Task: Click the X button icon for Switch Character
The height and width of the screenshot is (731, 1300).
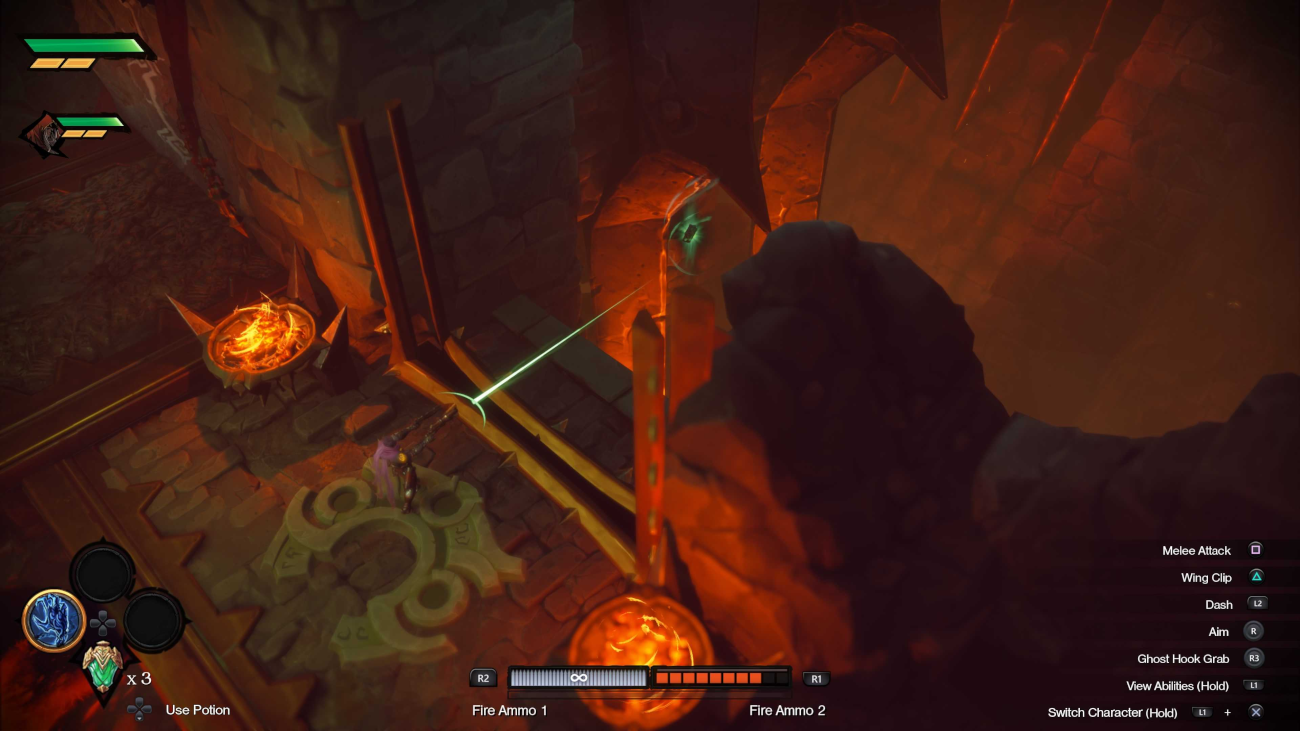Action: pos(1254,712)
